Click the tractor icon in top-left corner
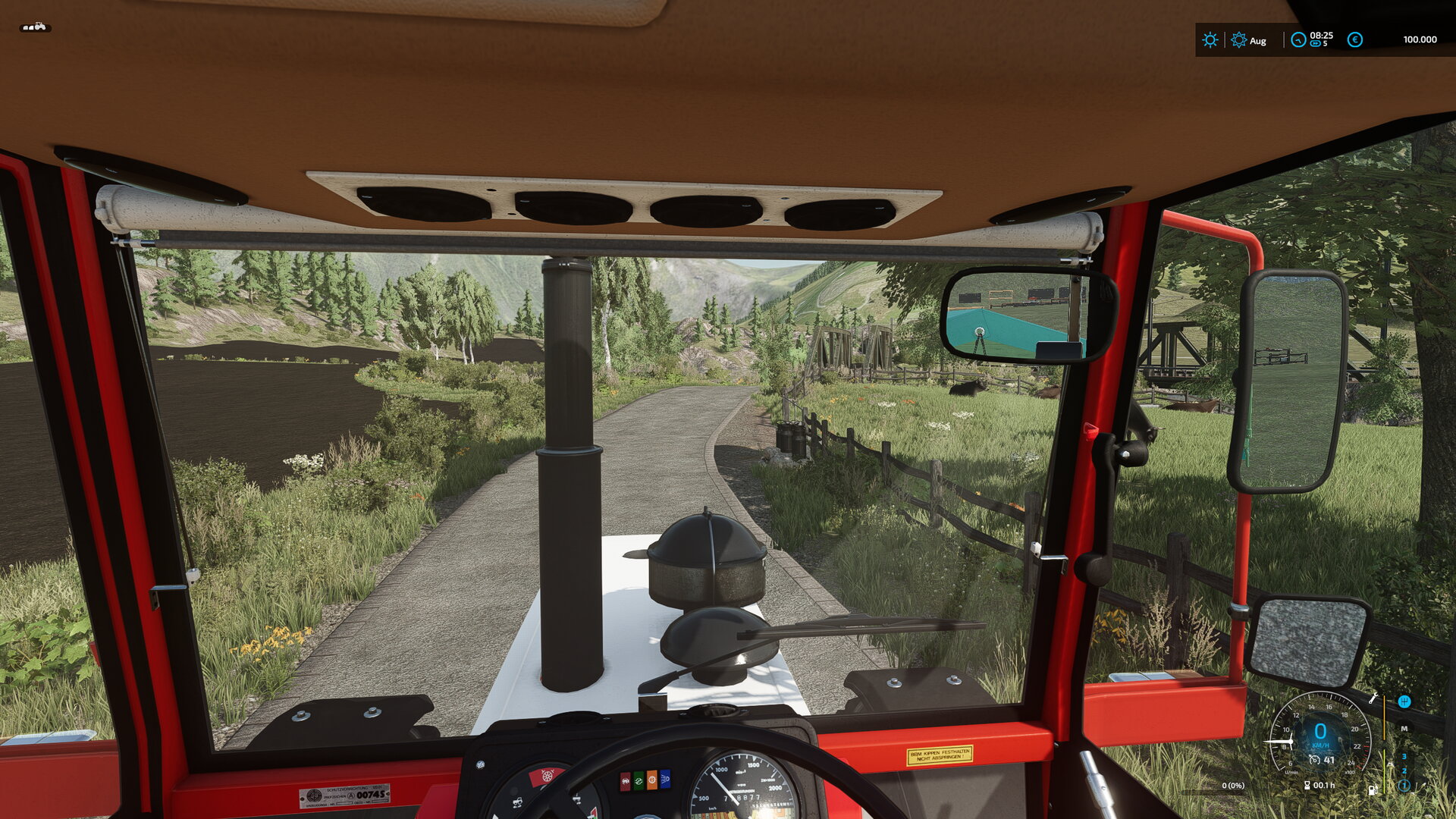The image size is (1456, 819). coord(35,27)
